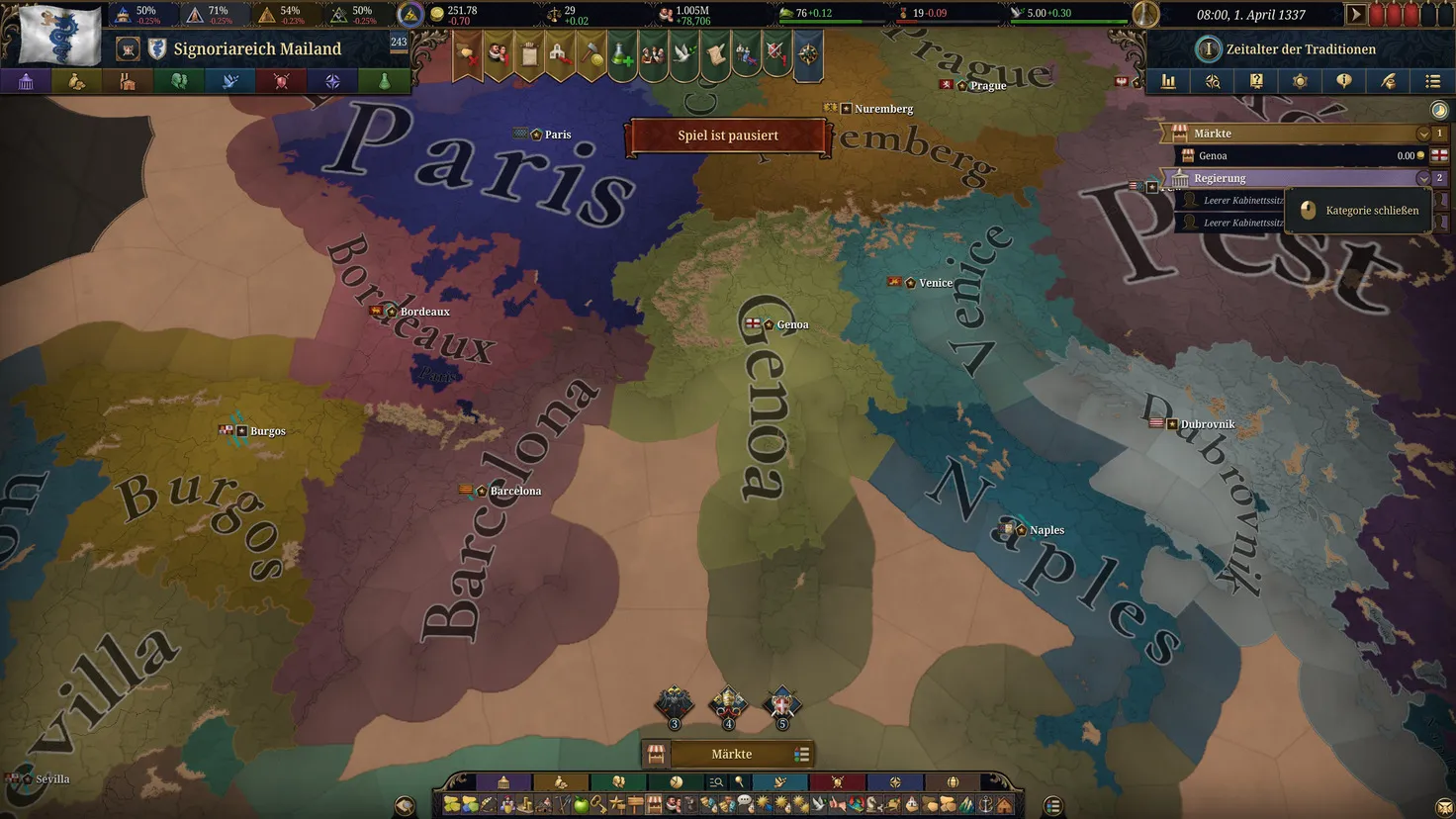Click the green potion alert banner
This screenshot has height=819, width=1456.
pos(621,55)
